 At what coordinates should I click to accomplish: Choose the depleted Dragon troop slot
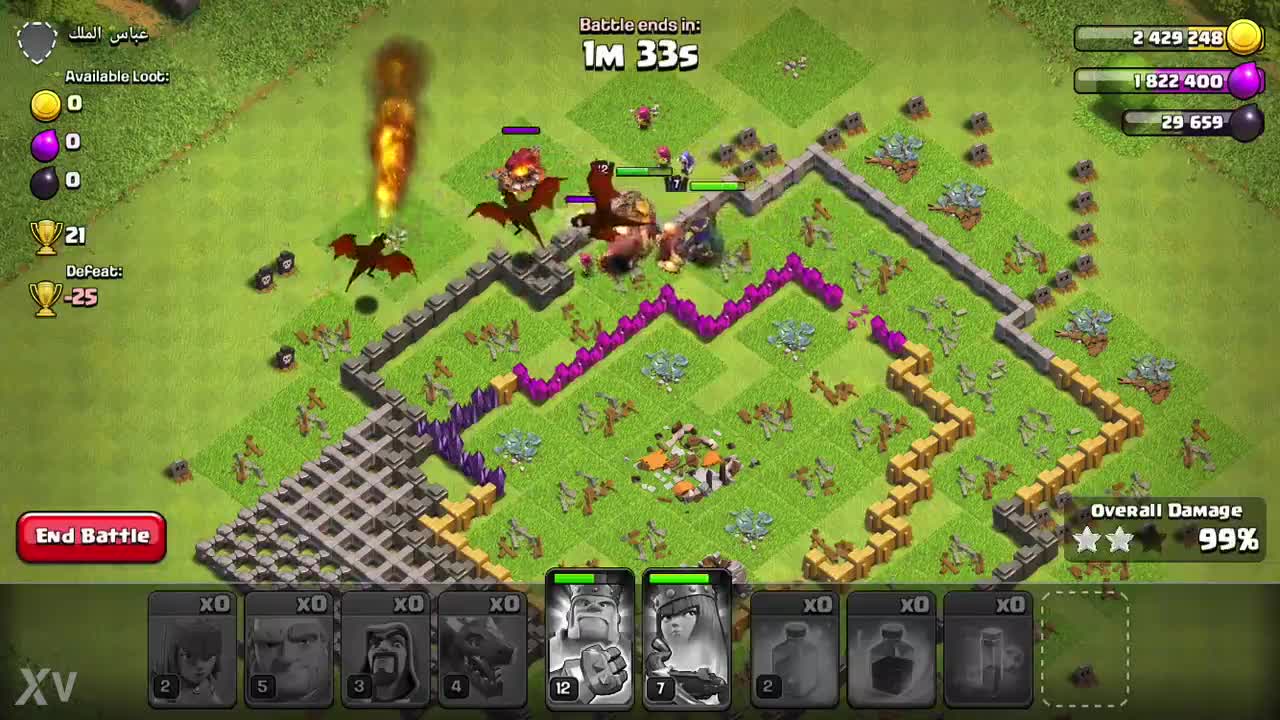click(483, 648)
